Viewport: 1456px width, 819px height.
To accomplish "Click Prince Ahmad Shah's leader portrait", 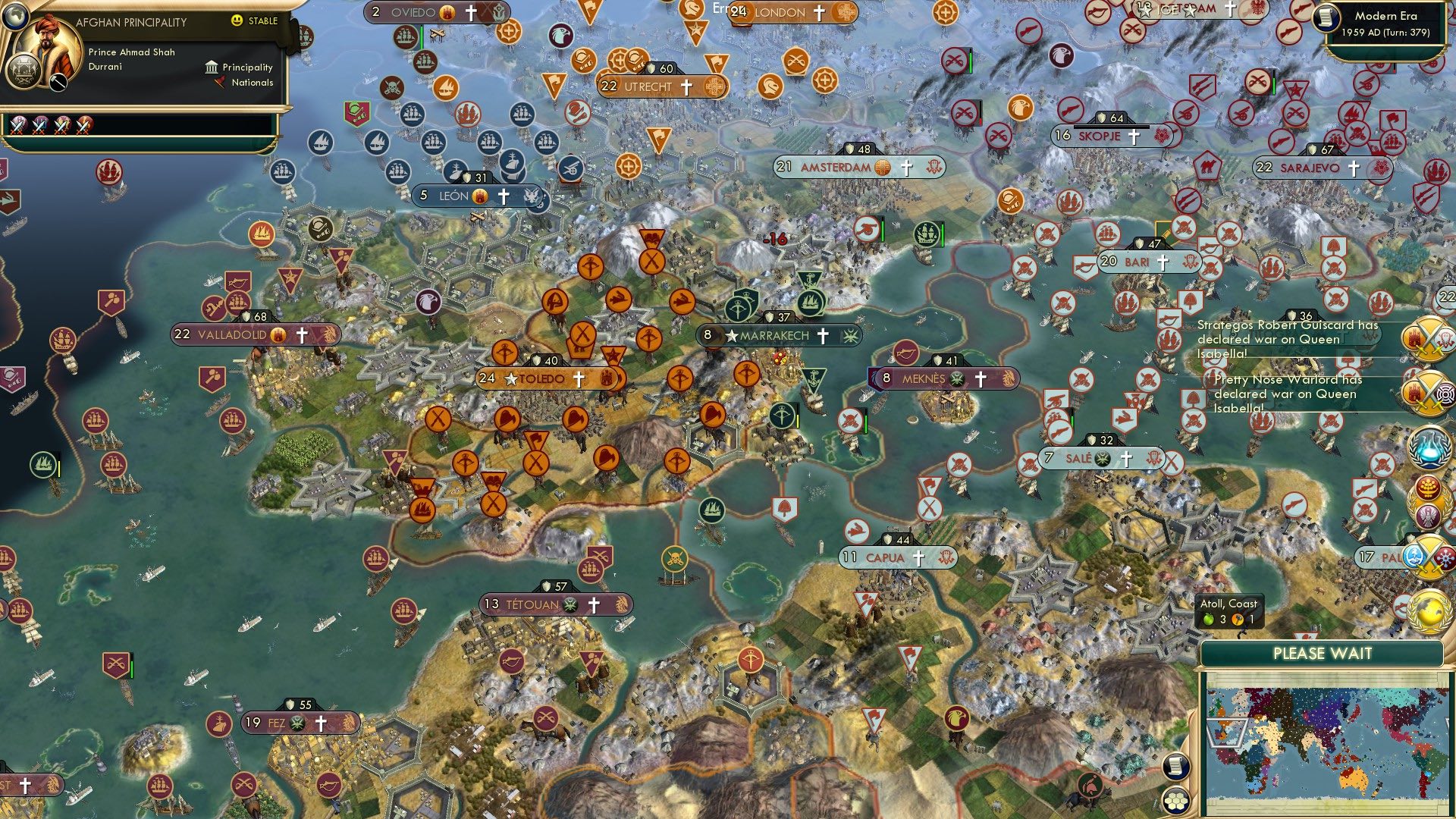I will [48, 39].
